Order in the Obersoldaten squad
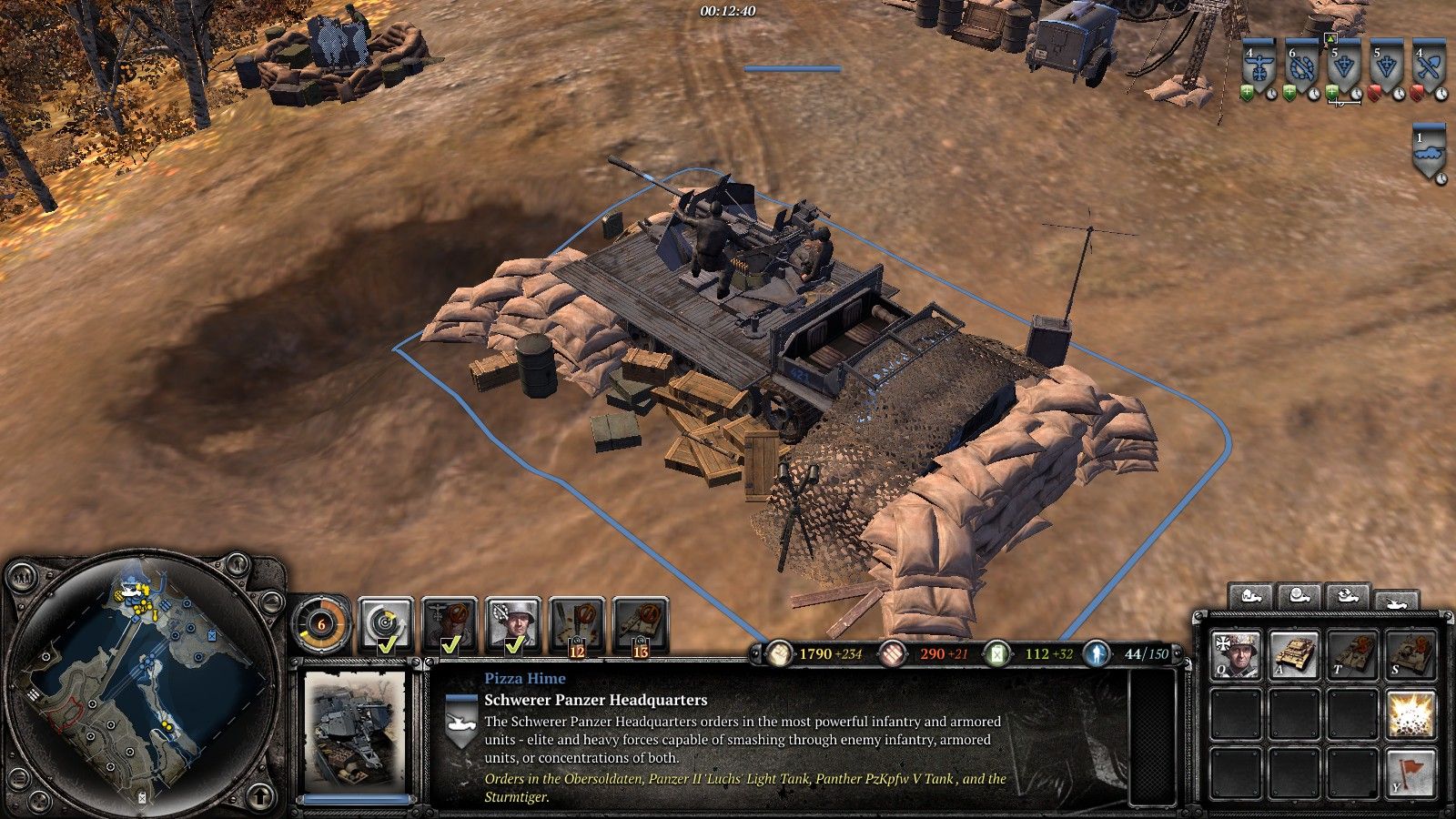Screen dimensions: 1456x819 (1236, 655)
